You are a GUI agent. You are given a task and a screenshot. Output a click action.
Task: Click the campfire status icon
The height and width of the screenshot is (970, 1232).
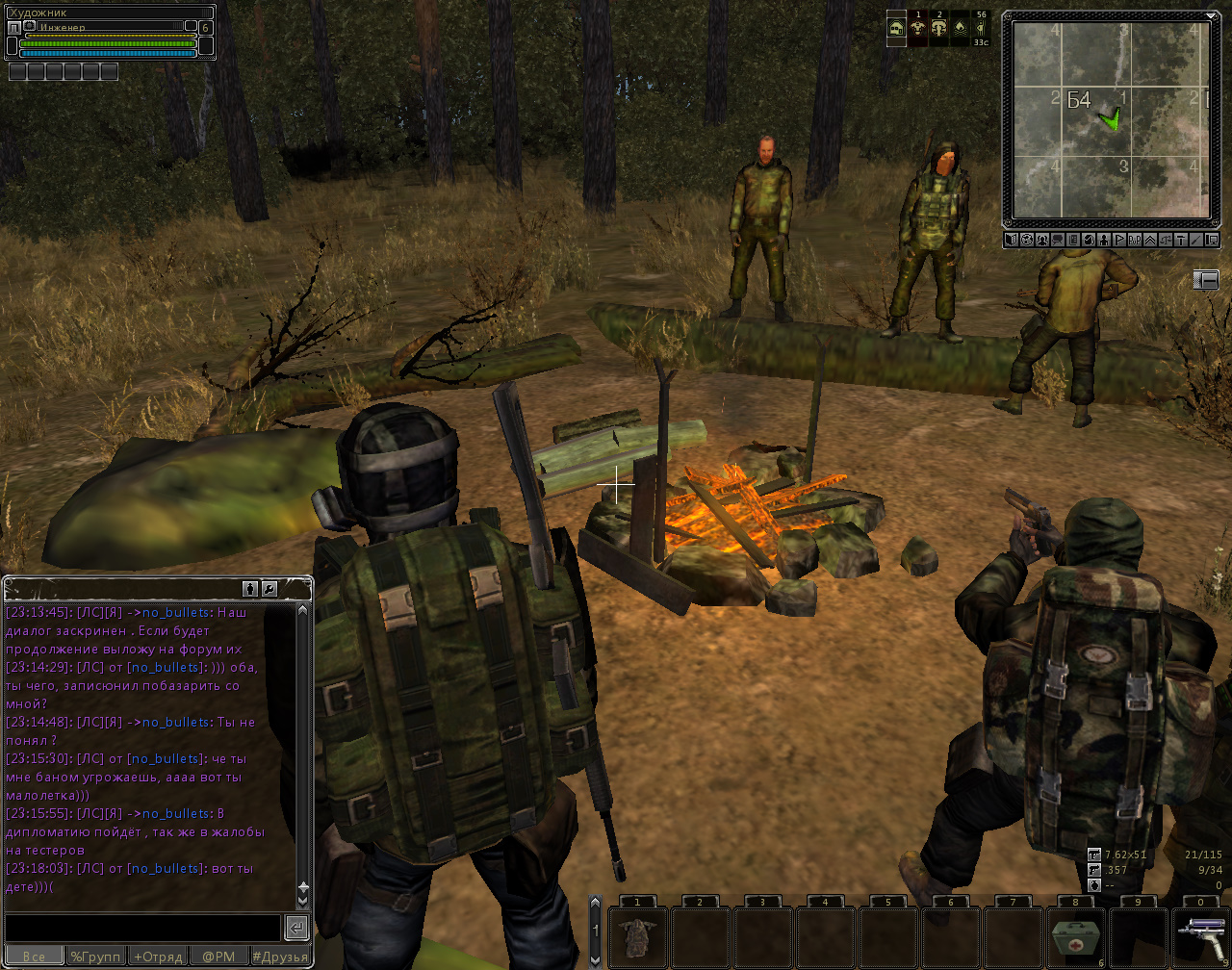tap(960, 29)
